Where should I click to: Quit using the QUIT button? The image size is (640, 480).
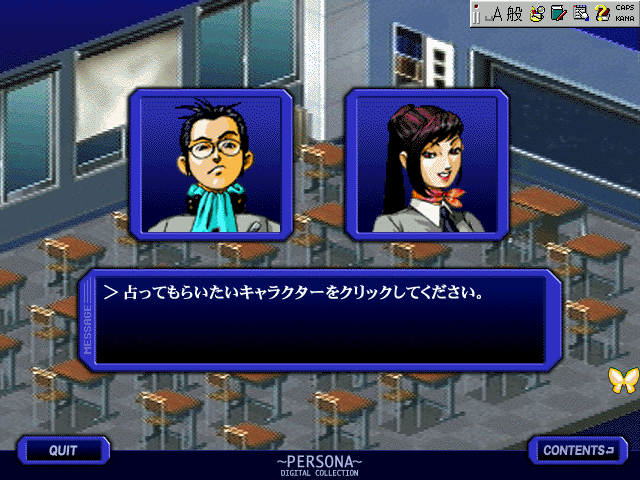(x=63, y=450)
